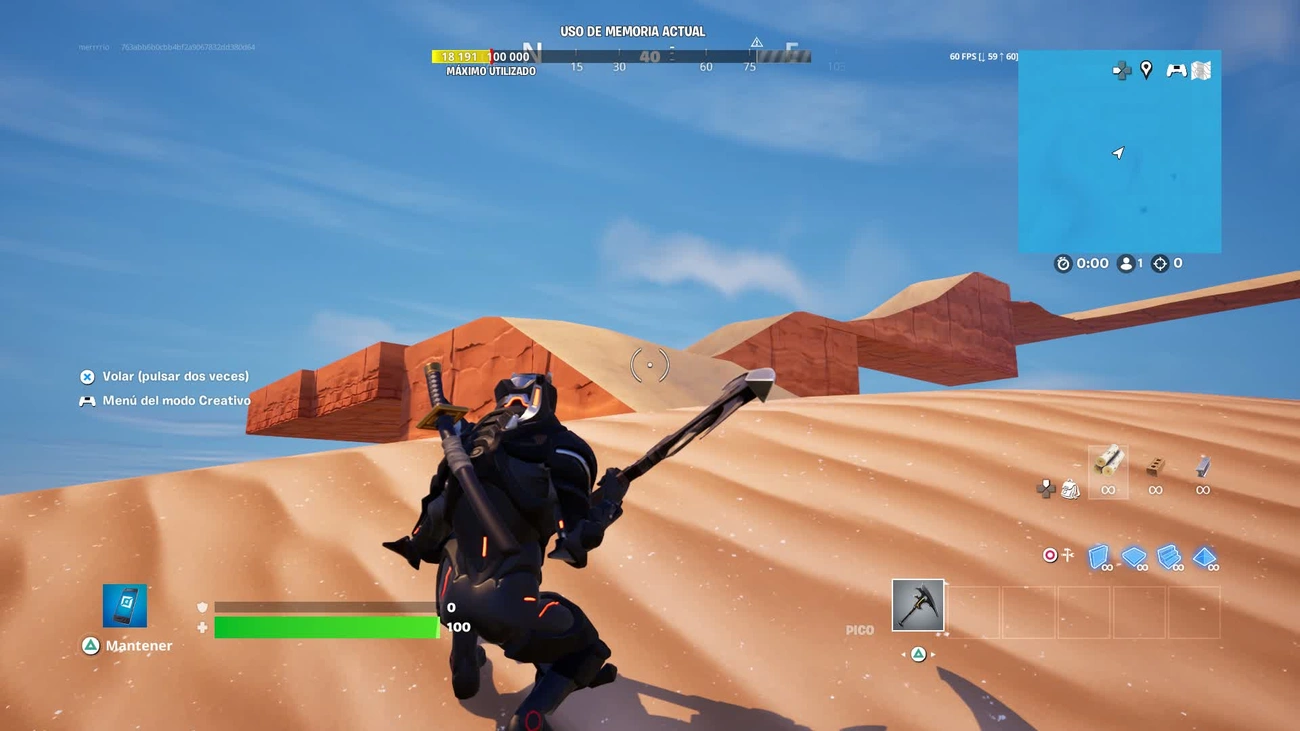The width and height of the screenshot is (1300, 731).
Task: Click the minimap player arrow area
Action: (x=1118, y=153)
